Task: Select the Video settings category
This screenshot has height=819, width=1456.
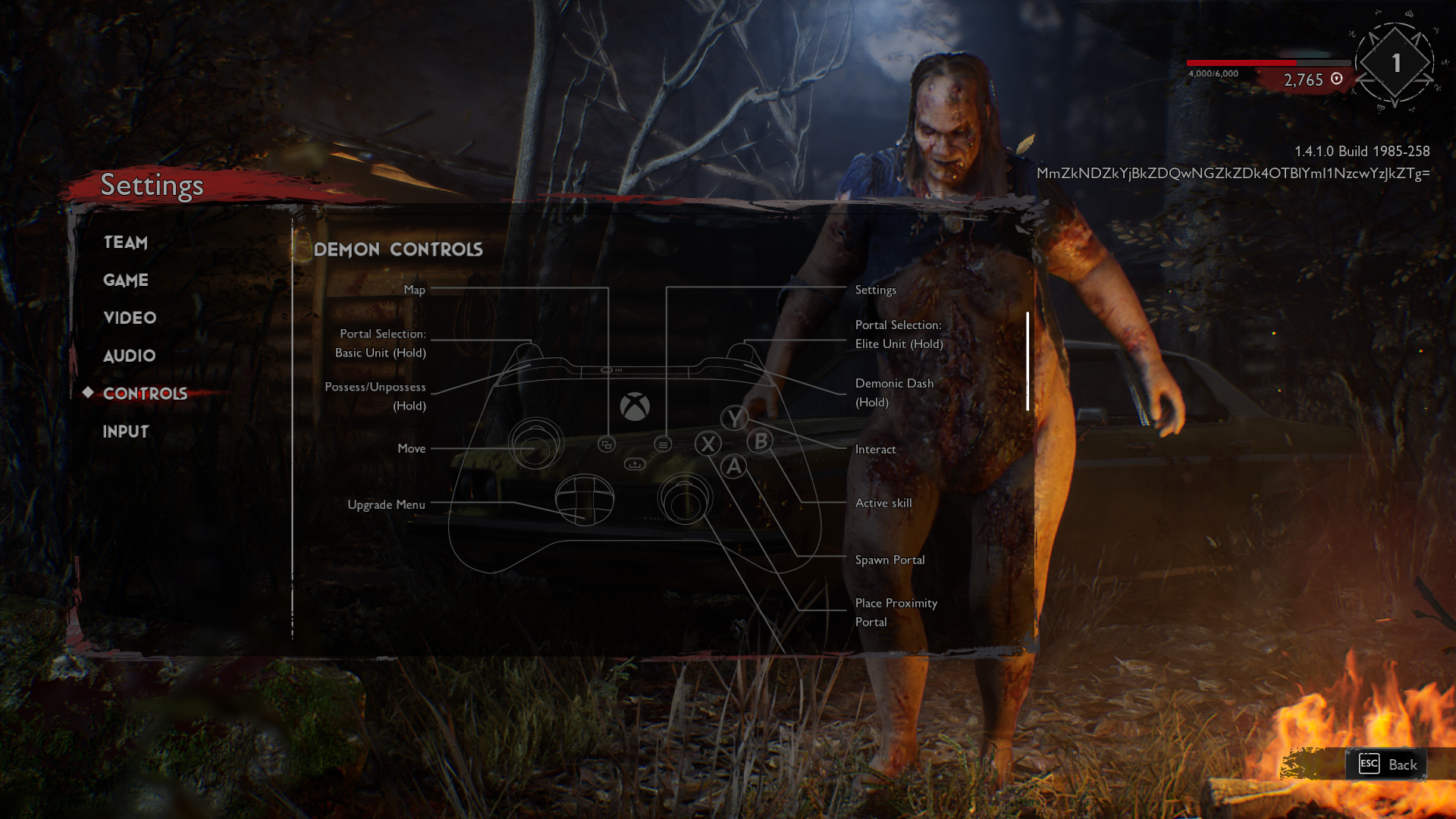Action: click(130, 318)
